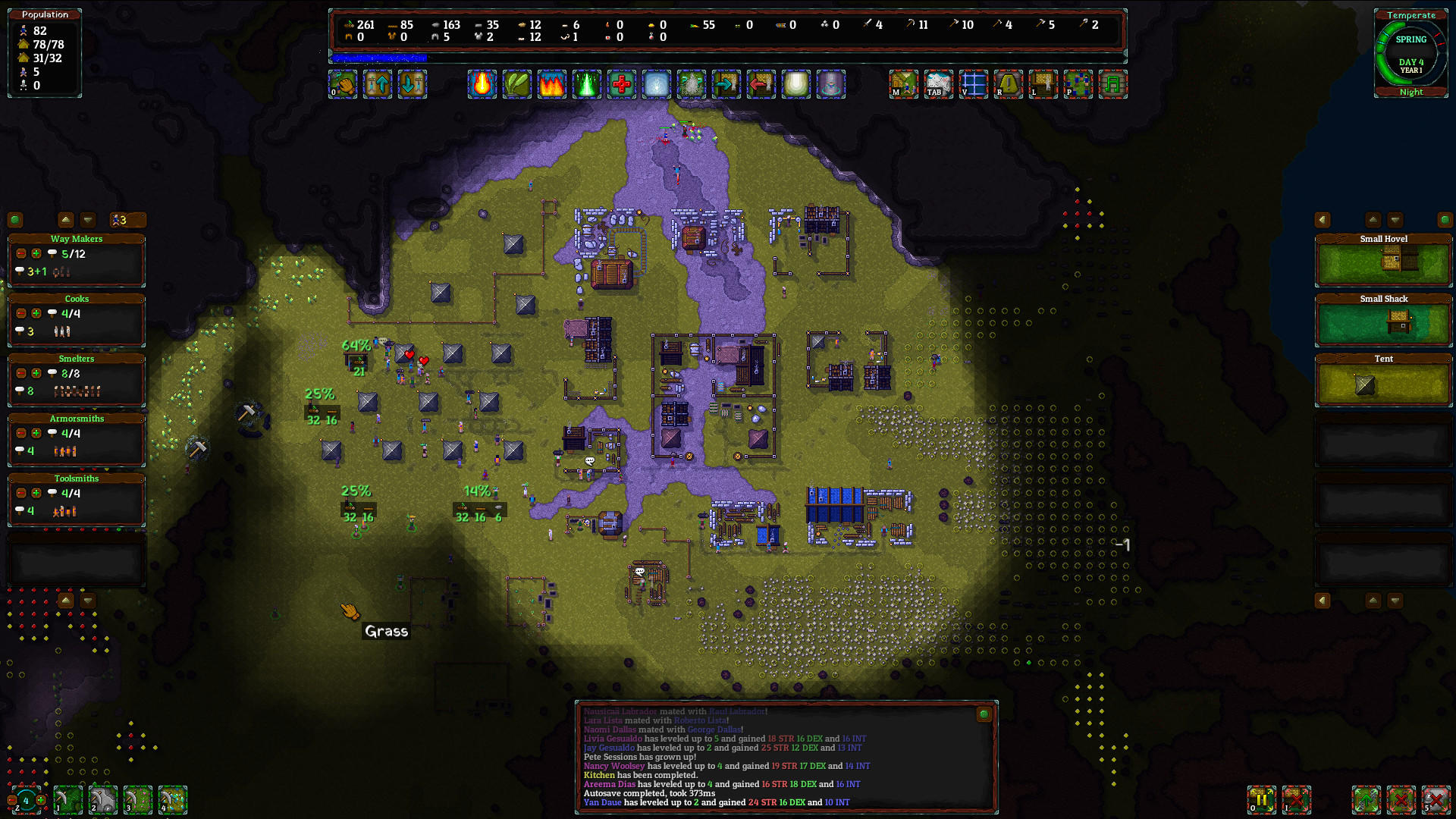Add a worker to Way Makers with the plus button
The height and width of the screenshot is (819, 1456).
[36, 253]
